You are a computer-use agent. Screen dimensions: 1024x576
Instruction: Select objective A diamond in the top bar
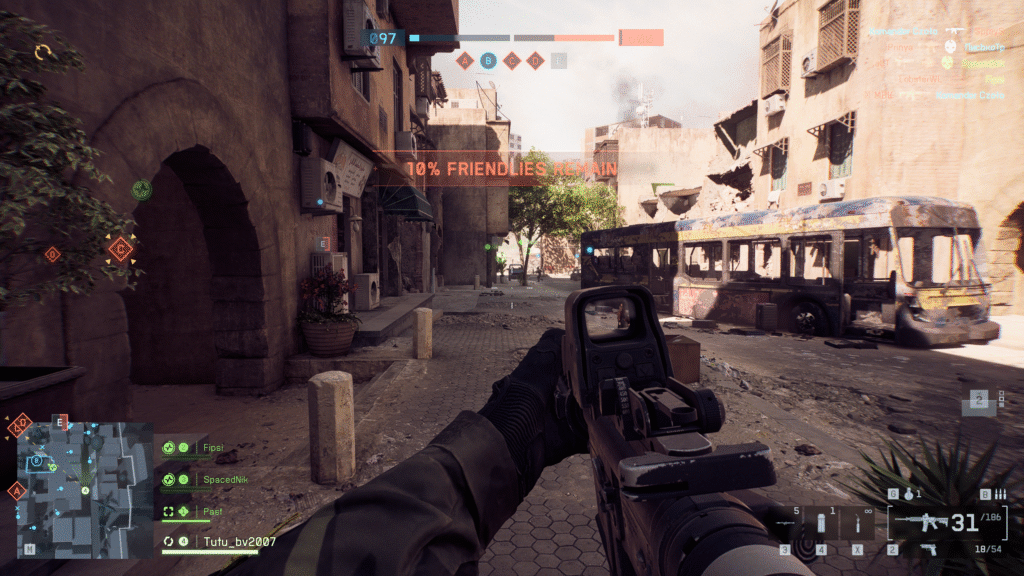click(x=464, y=60)
